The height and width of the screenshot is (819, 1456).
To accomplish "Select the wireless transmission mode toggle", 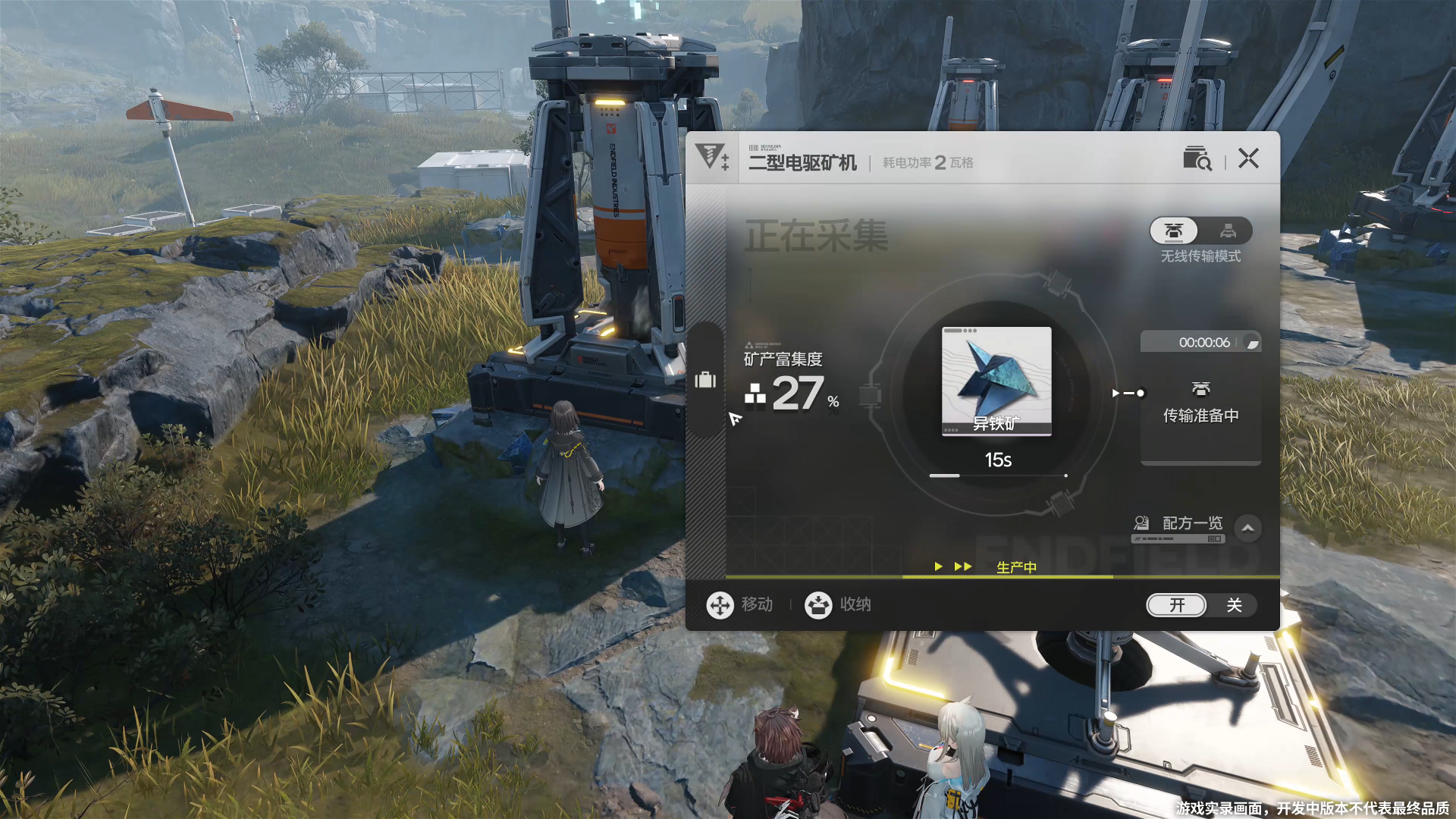I will [1174, 231].
